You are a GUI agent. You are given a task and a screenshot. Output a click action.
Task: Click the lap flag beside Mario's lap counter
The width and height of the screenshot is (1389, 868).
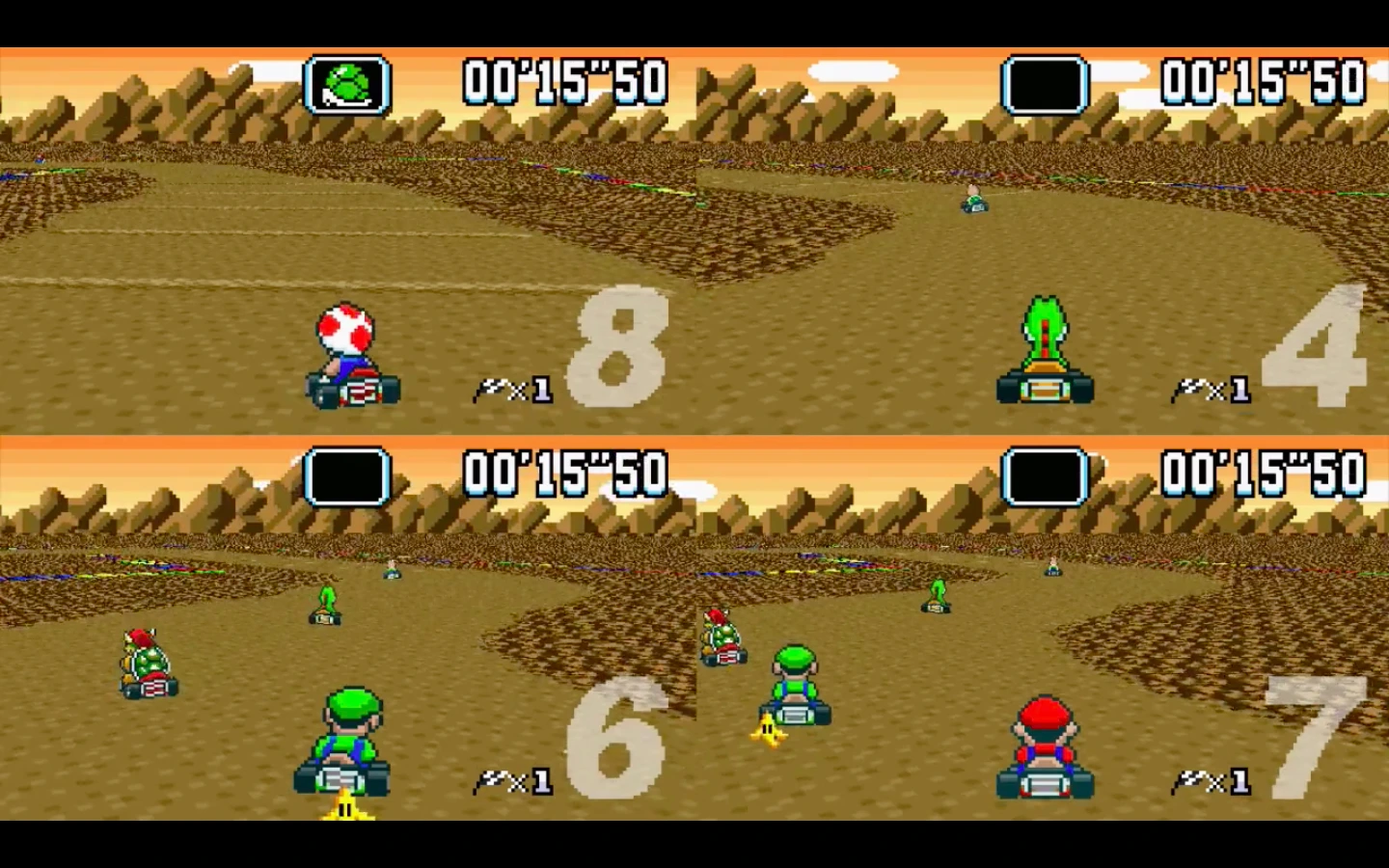pyautogui.click(x=1191, y=781)
